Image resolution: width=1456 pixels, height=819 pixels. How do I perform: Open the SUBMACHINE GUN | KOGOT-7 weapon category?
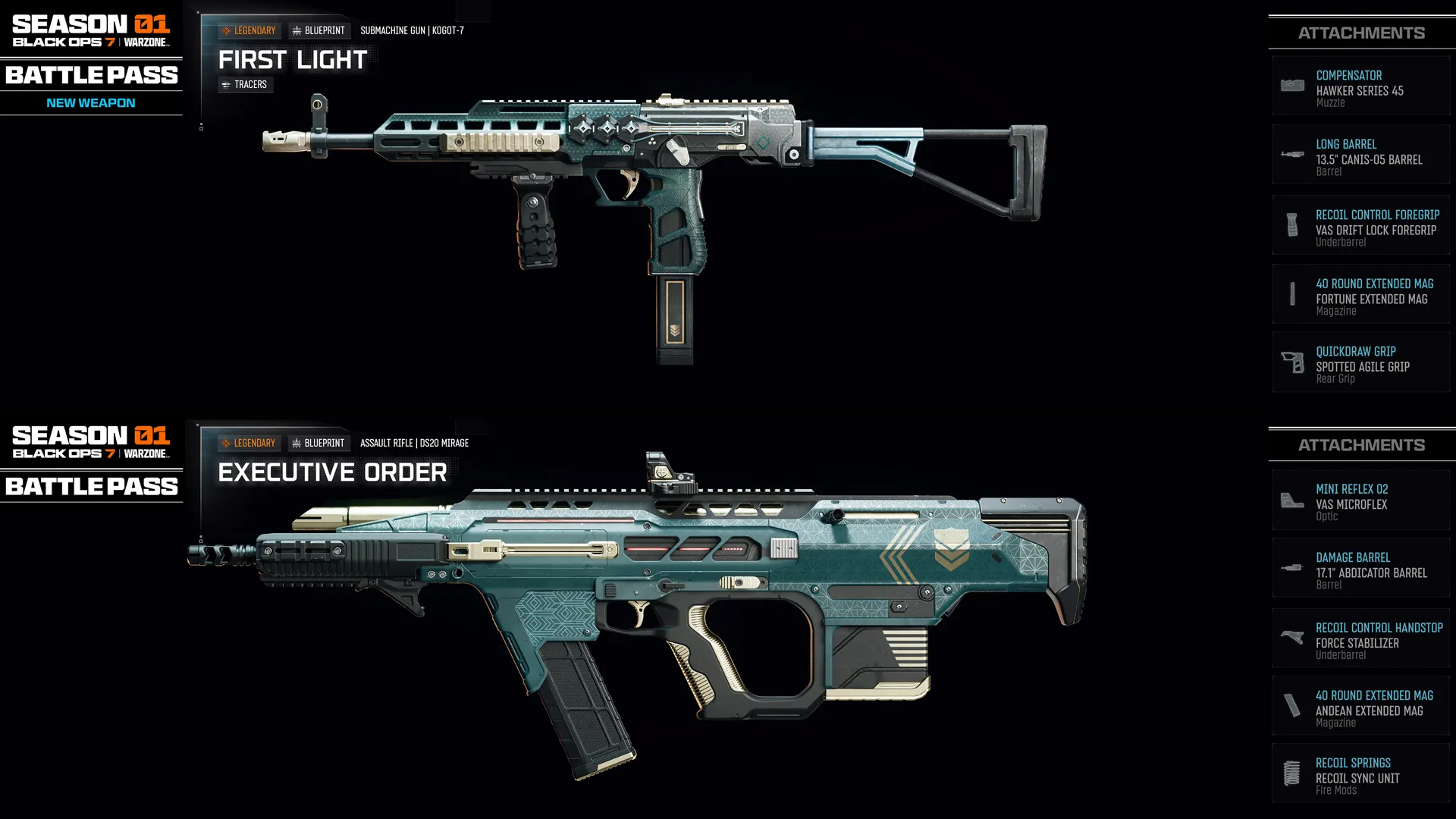(413, 30)
